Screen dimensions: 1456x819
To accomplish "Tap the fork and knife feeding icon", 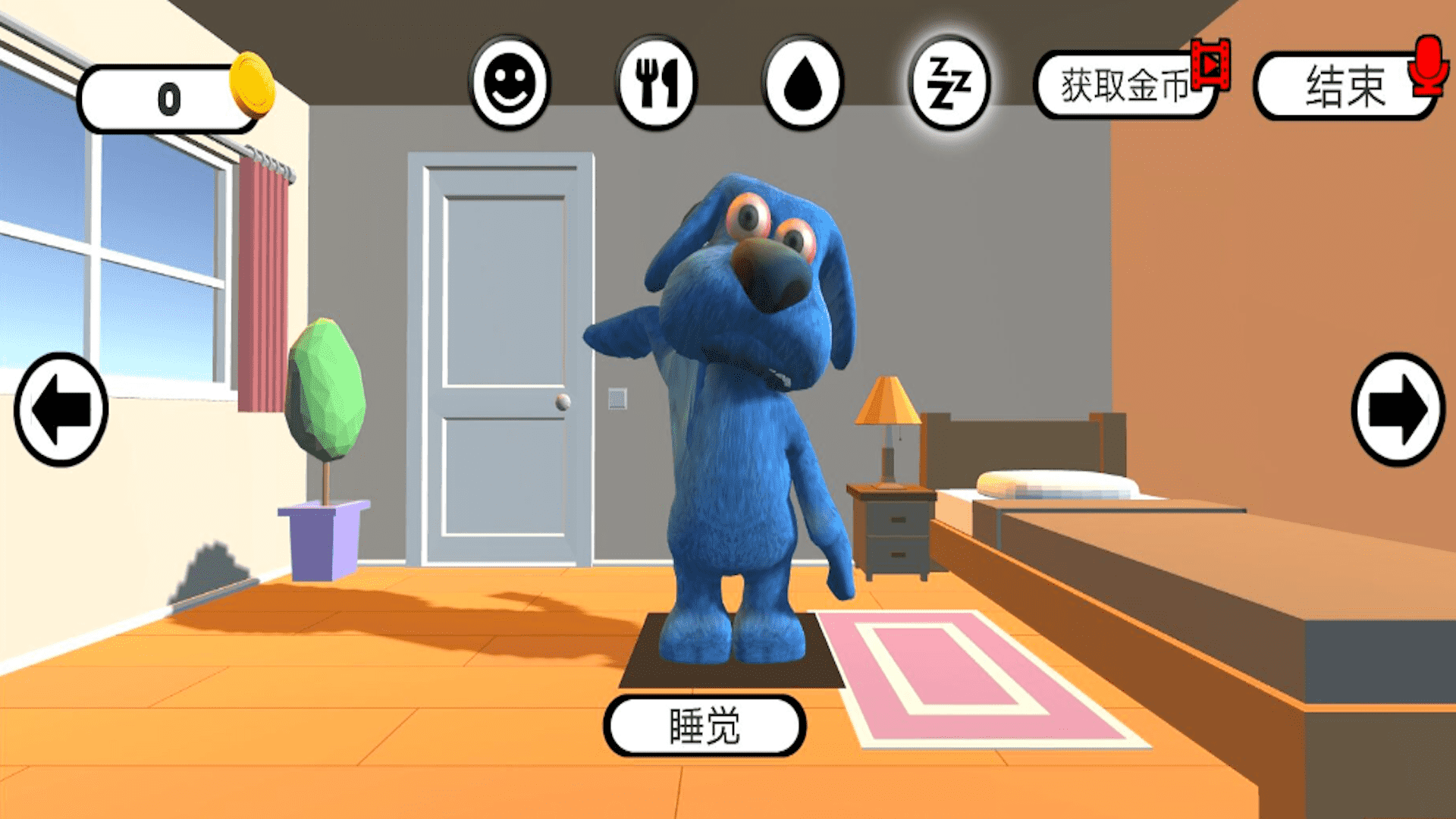I will [658, 83].
